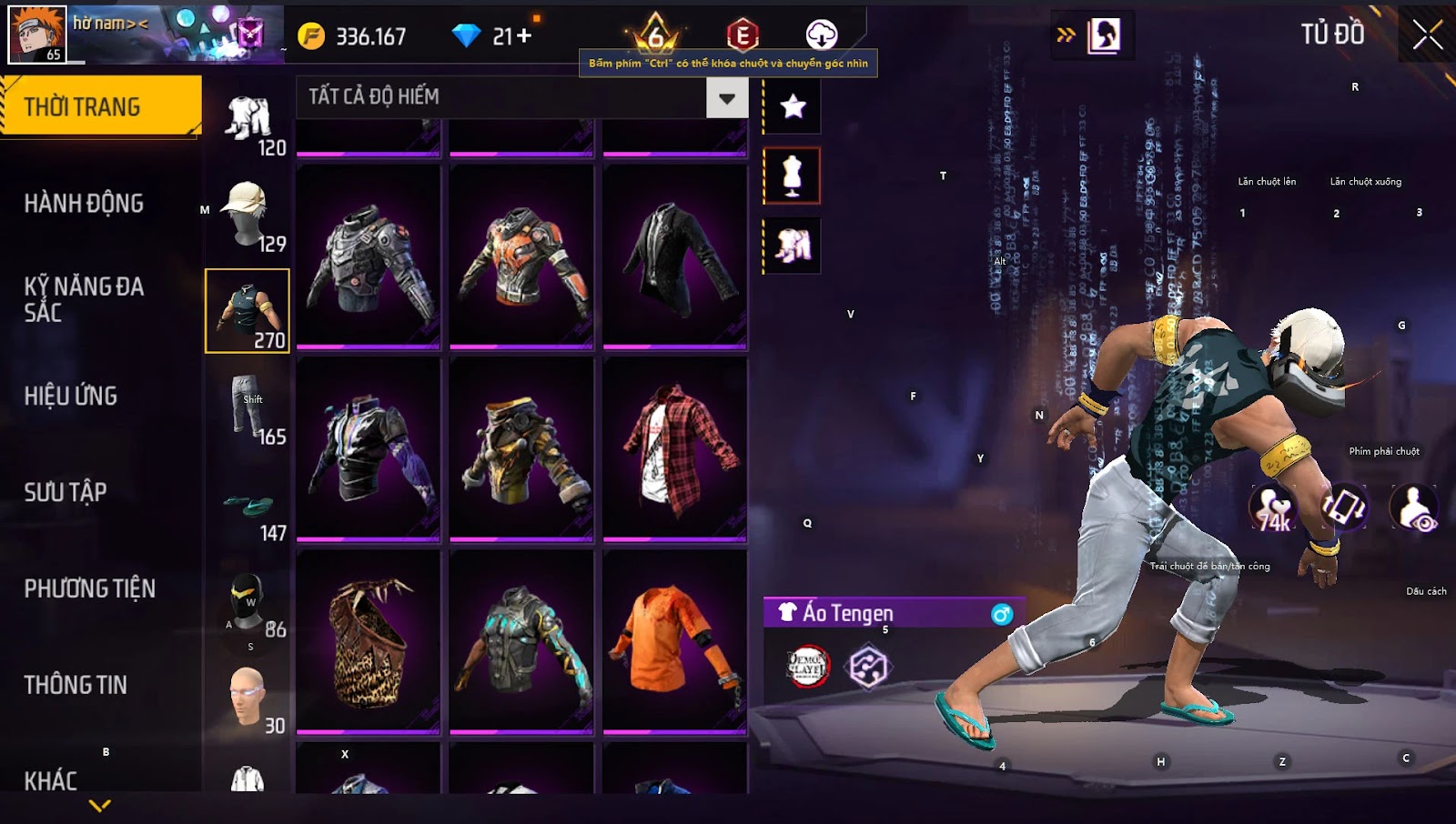Open the Demon Slayer collaboration badge

click(x=807, y=667)
